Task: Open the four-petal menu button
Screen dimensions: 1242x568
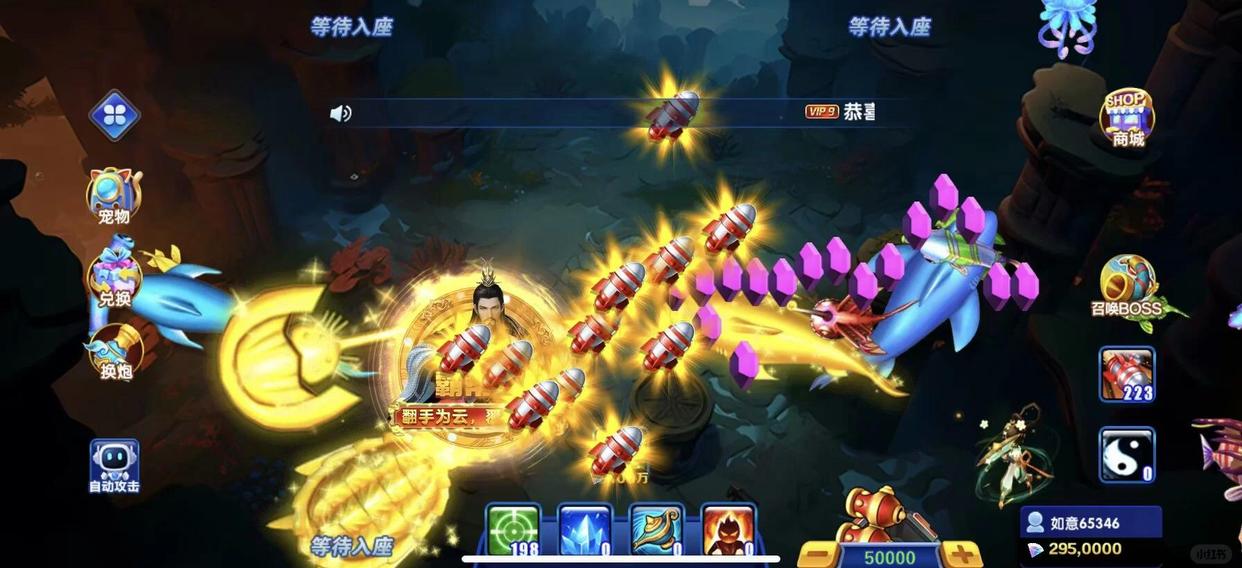Action: click(114, 115)
